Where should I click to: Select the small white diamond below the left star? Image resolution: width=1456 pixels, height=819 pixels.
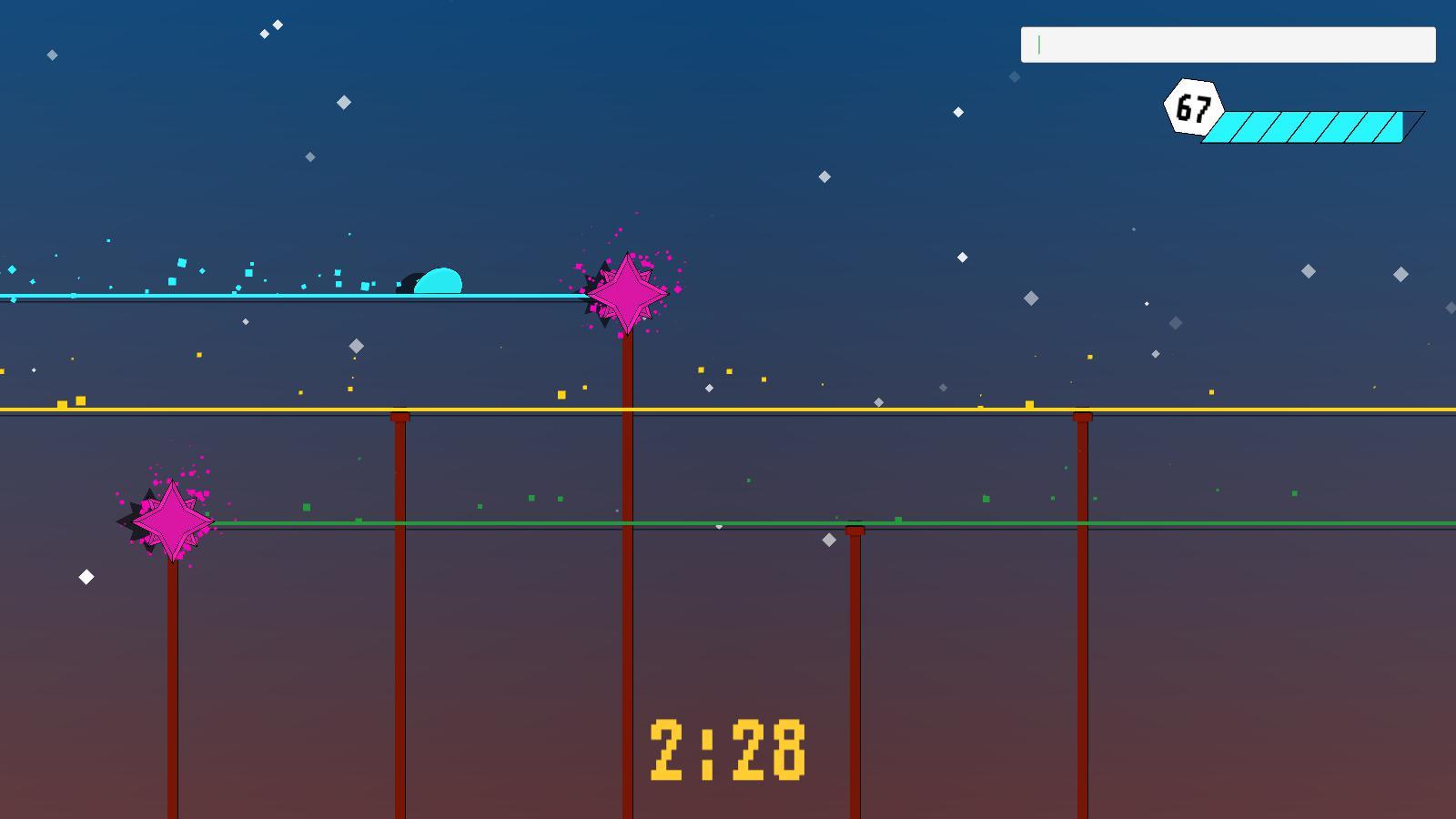[86, 575]
